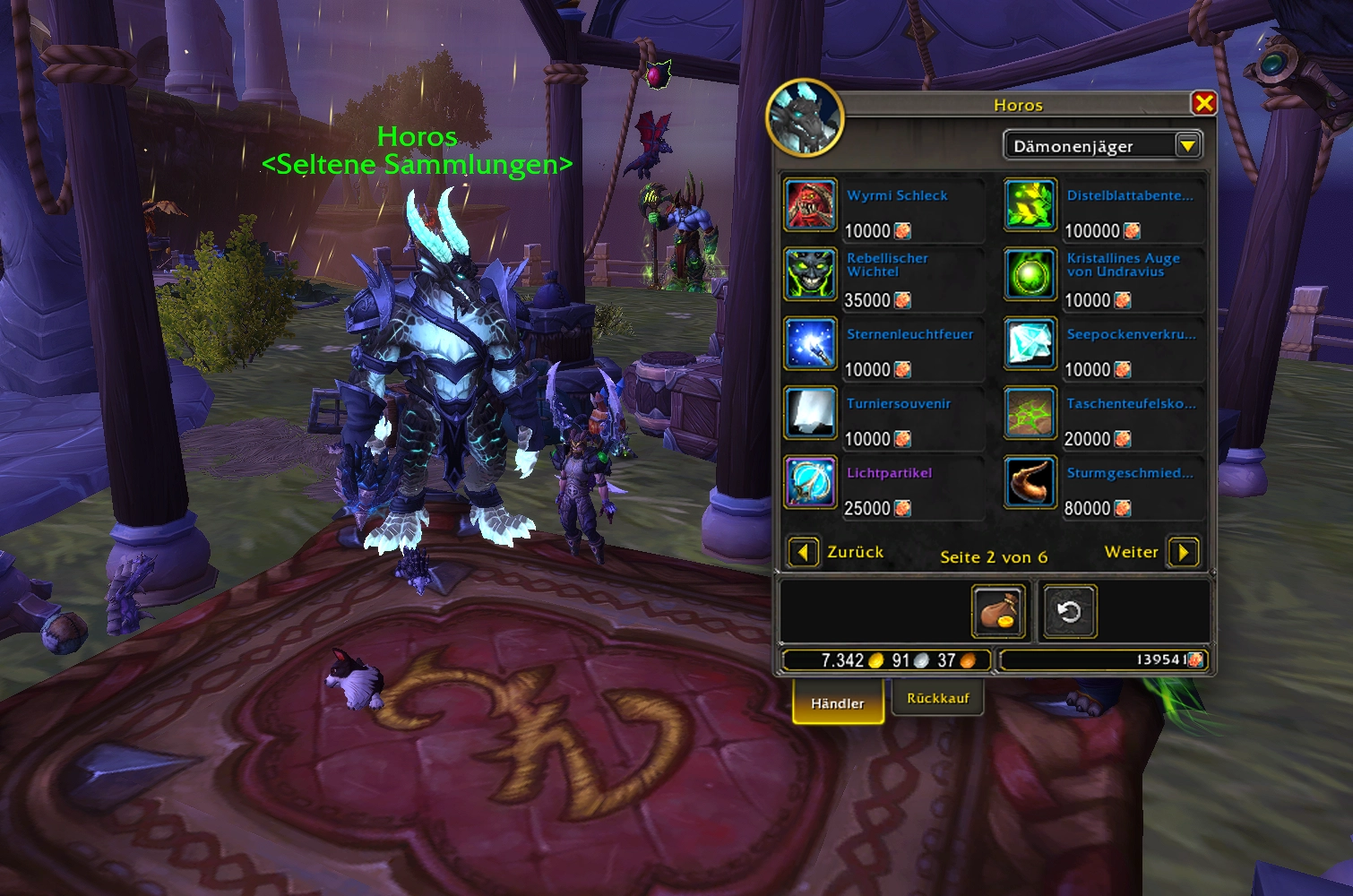The image size is (1353, 896).
Task: Buy the Sturmgeschmied horn item
Action: point(1030,482)
